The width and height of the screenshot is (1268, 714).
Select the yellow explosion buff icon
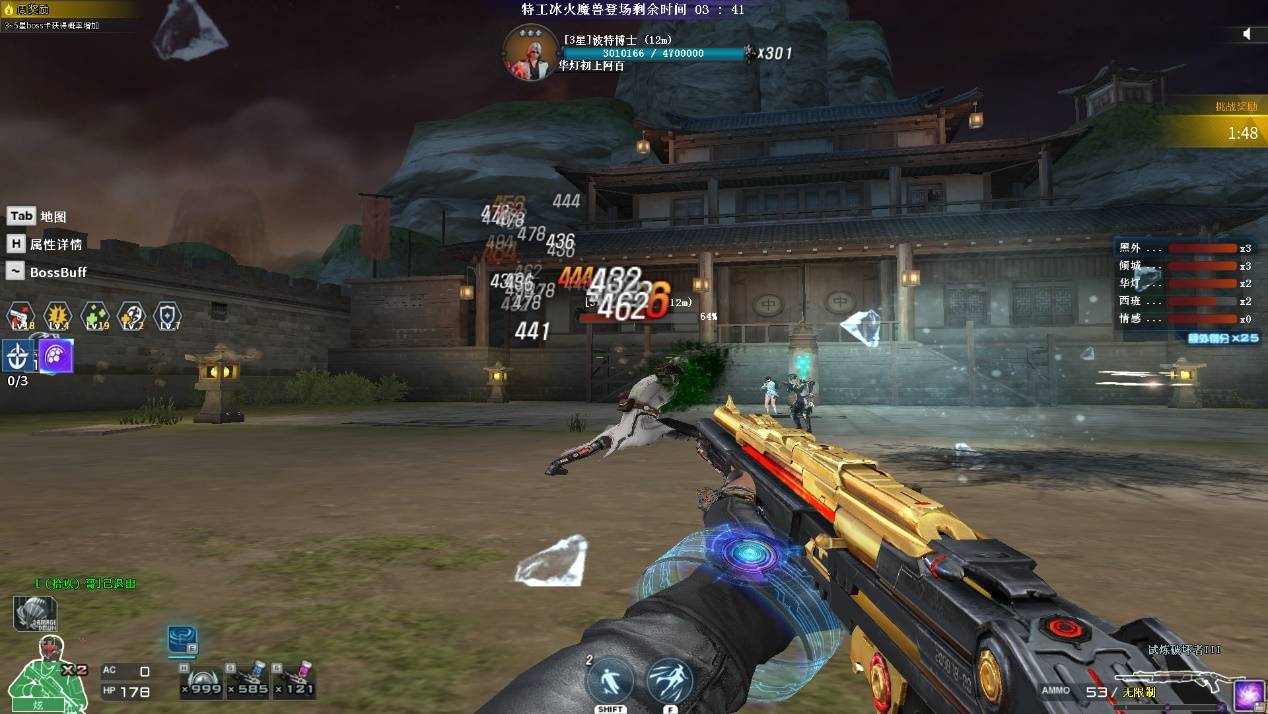coord(58,317)
